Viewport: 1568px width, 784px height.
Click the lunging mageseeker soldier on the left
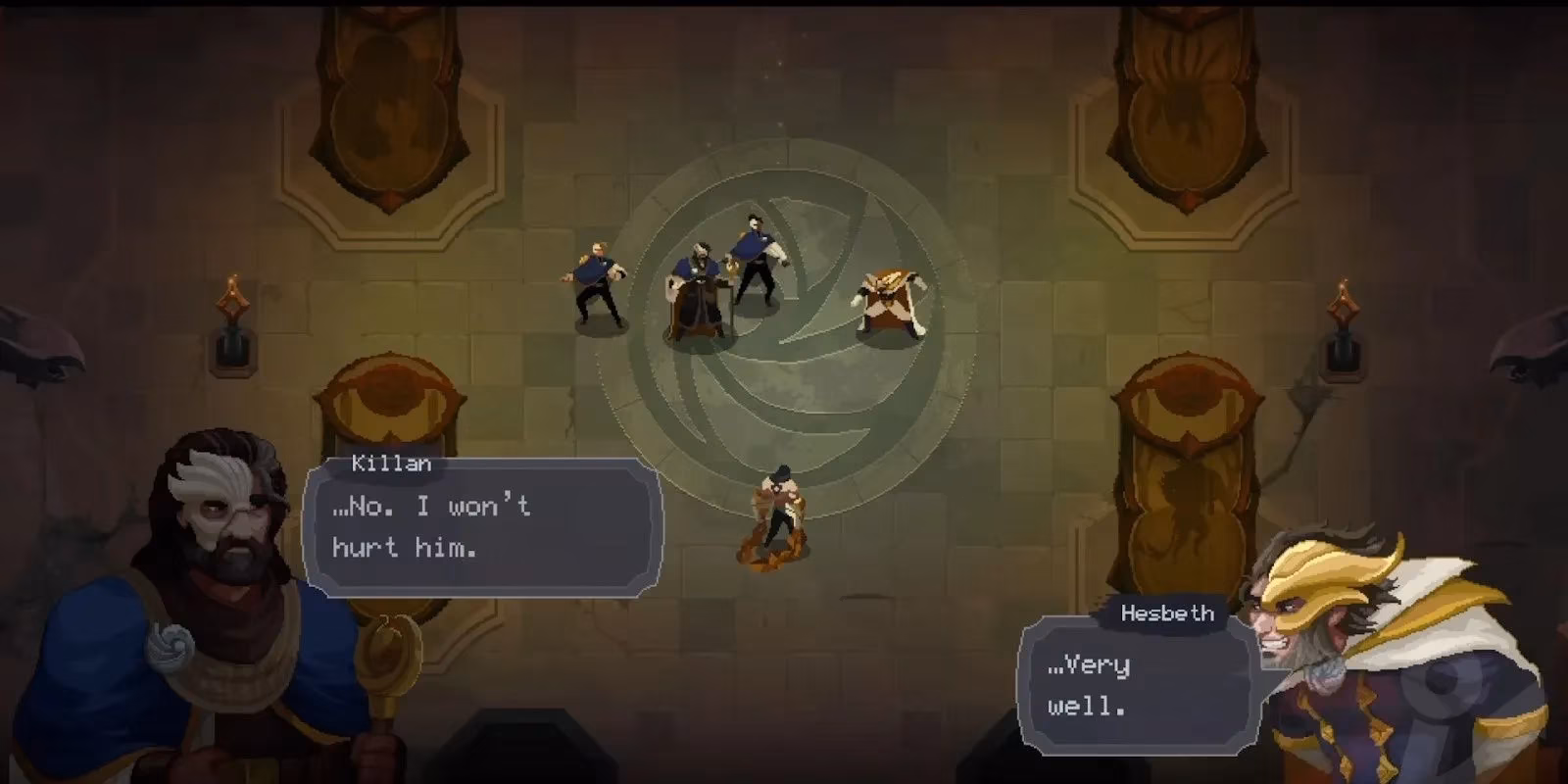pos(595,284)
